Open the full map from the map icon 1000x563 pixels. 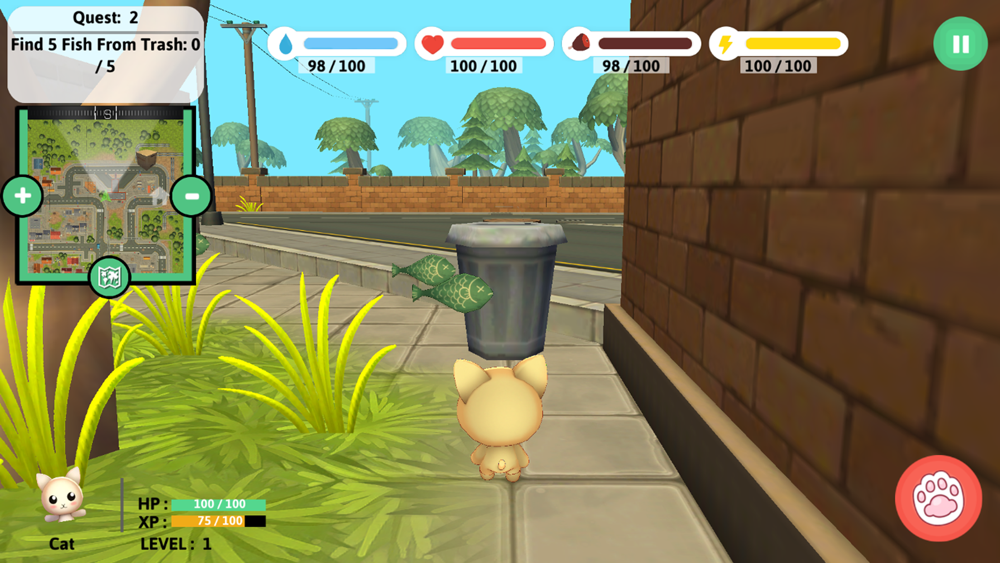[109, 277]
